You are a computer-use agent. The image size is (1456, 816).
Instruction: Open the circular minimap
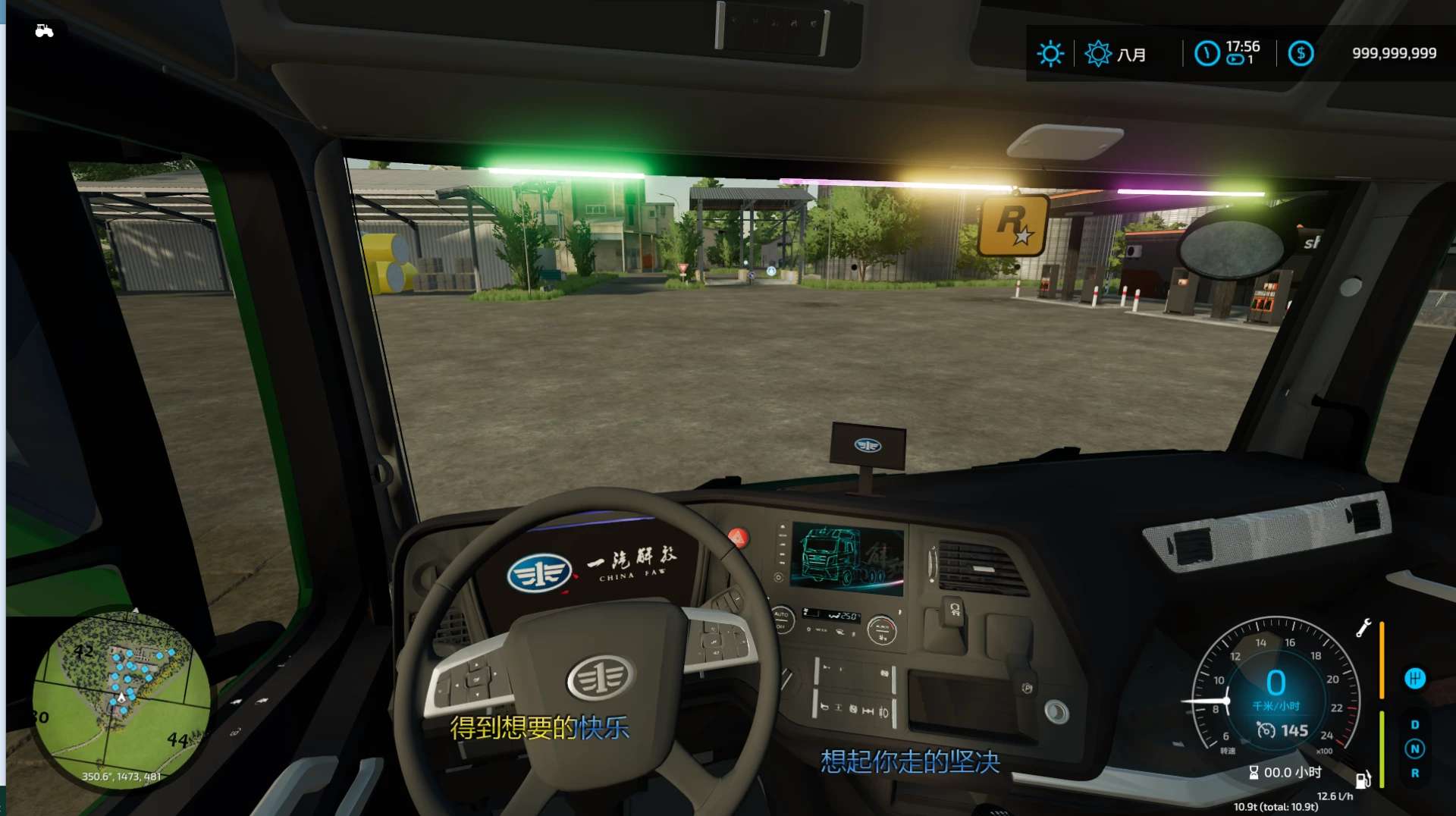point(121,699)
